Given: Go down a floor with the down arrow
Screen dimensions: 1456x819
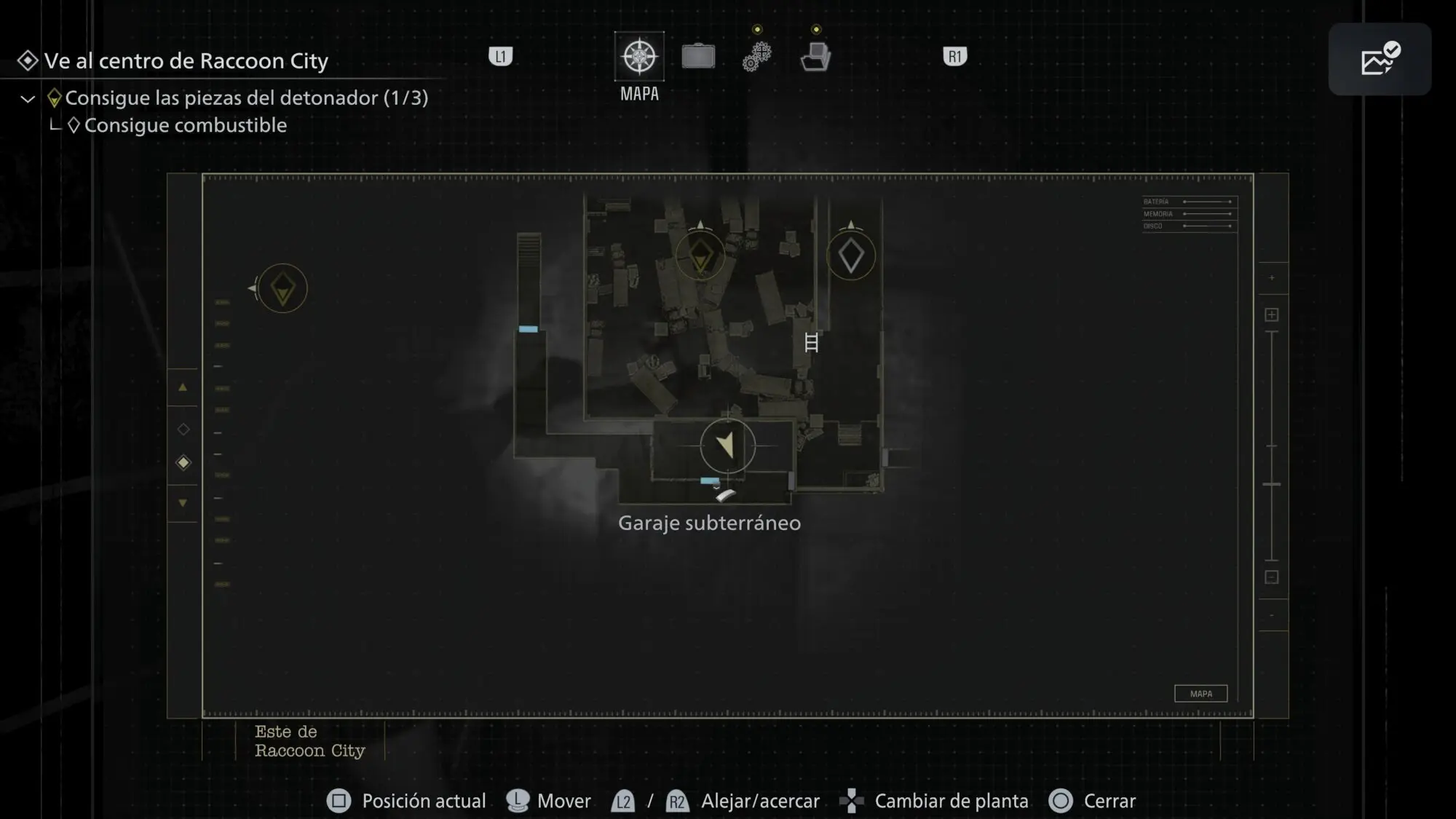Looking at the screenshot, I should click(x=183, y=503).
